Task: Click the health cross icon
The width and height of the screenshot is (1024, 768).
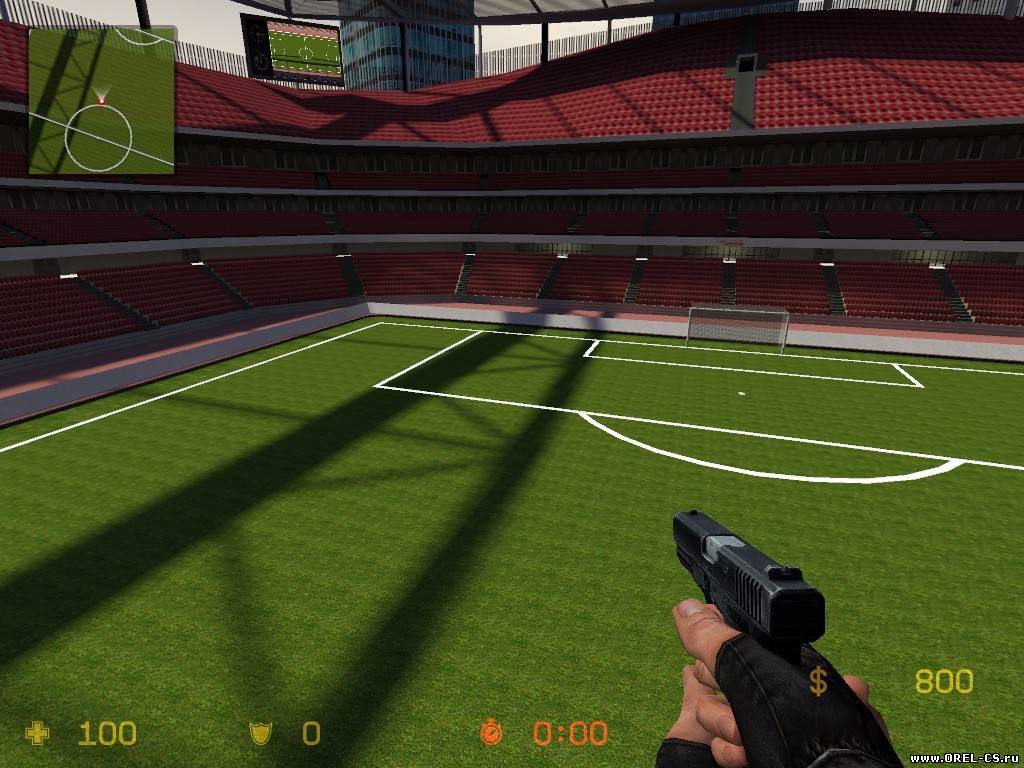Action: coord(37,734)
